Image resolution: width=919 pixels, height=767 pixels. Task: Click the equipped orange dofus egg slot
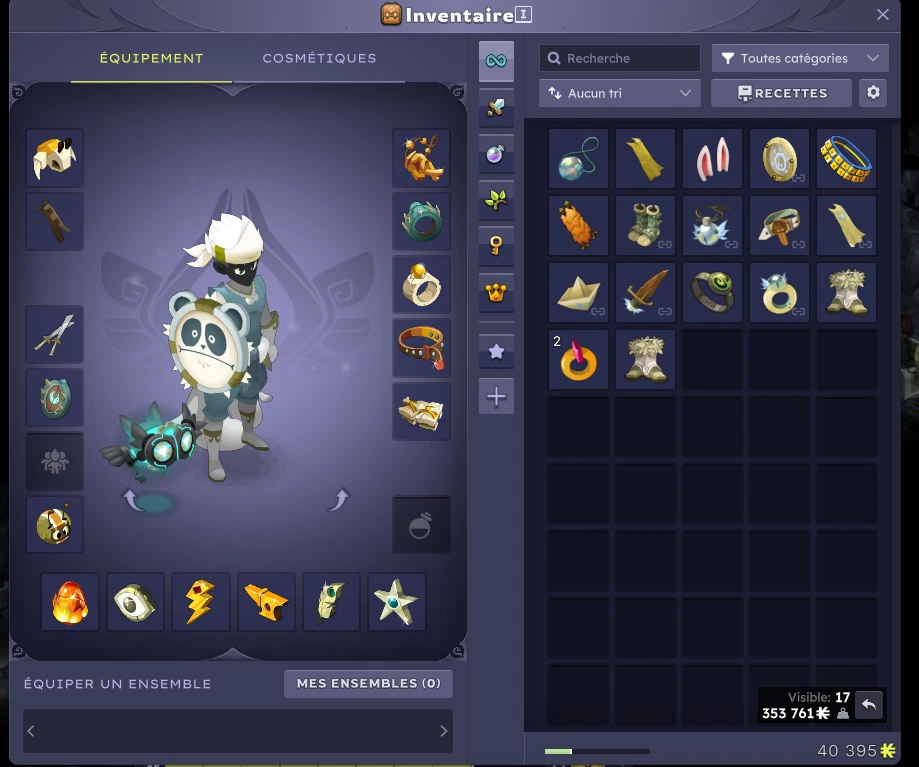(x=70, y=602)
